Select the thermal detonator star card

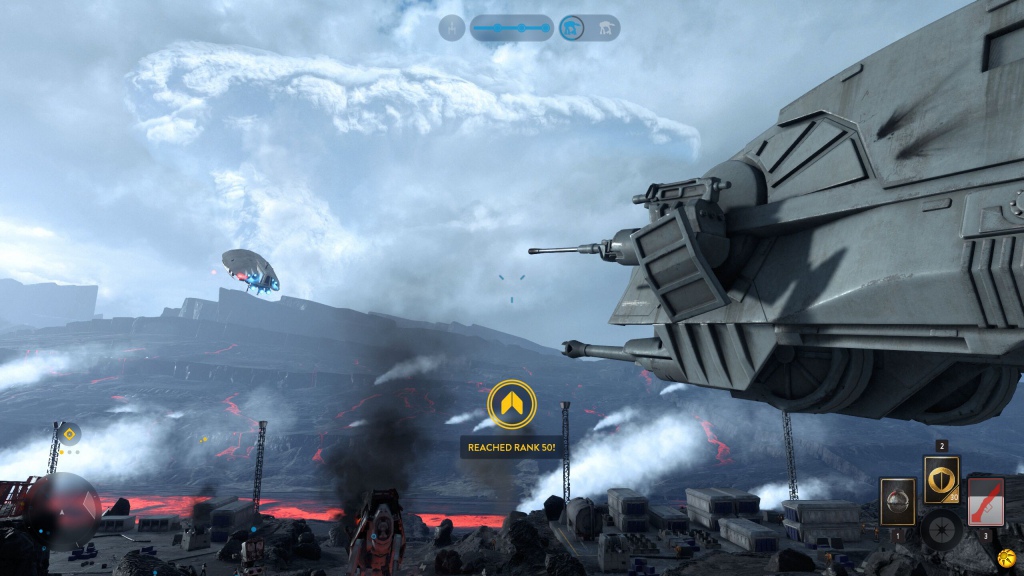[897, 500]
